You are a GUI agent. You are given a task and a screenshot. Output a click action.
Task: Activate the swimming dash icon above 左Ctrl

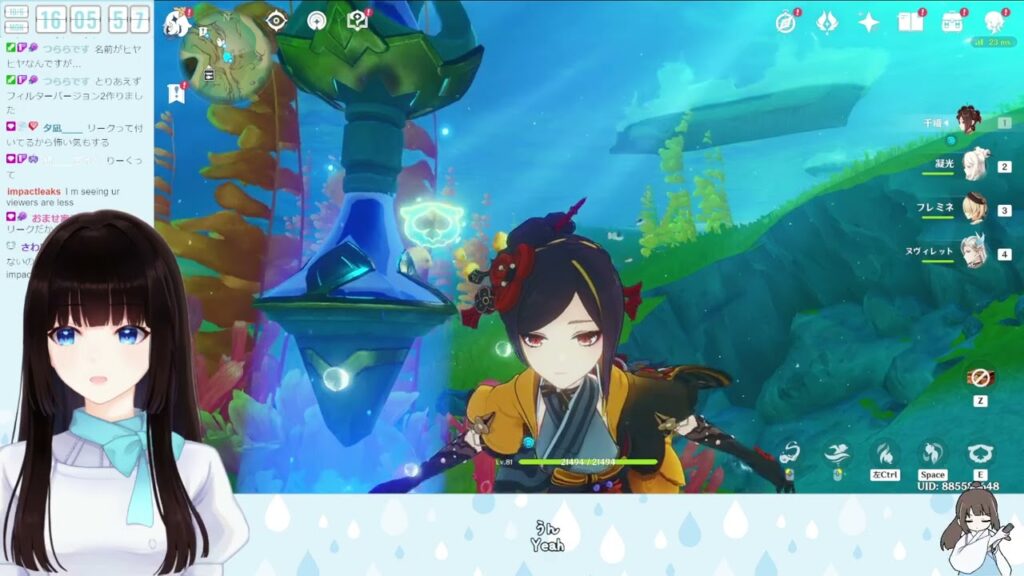click(x=883, y=453)
